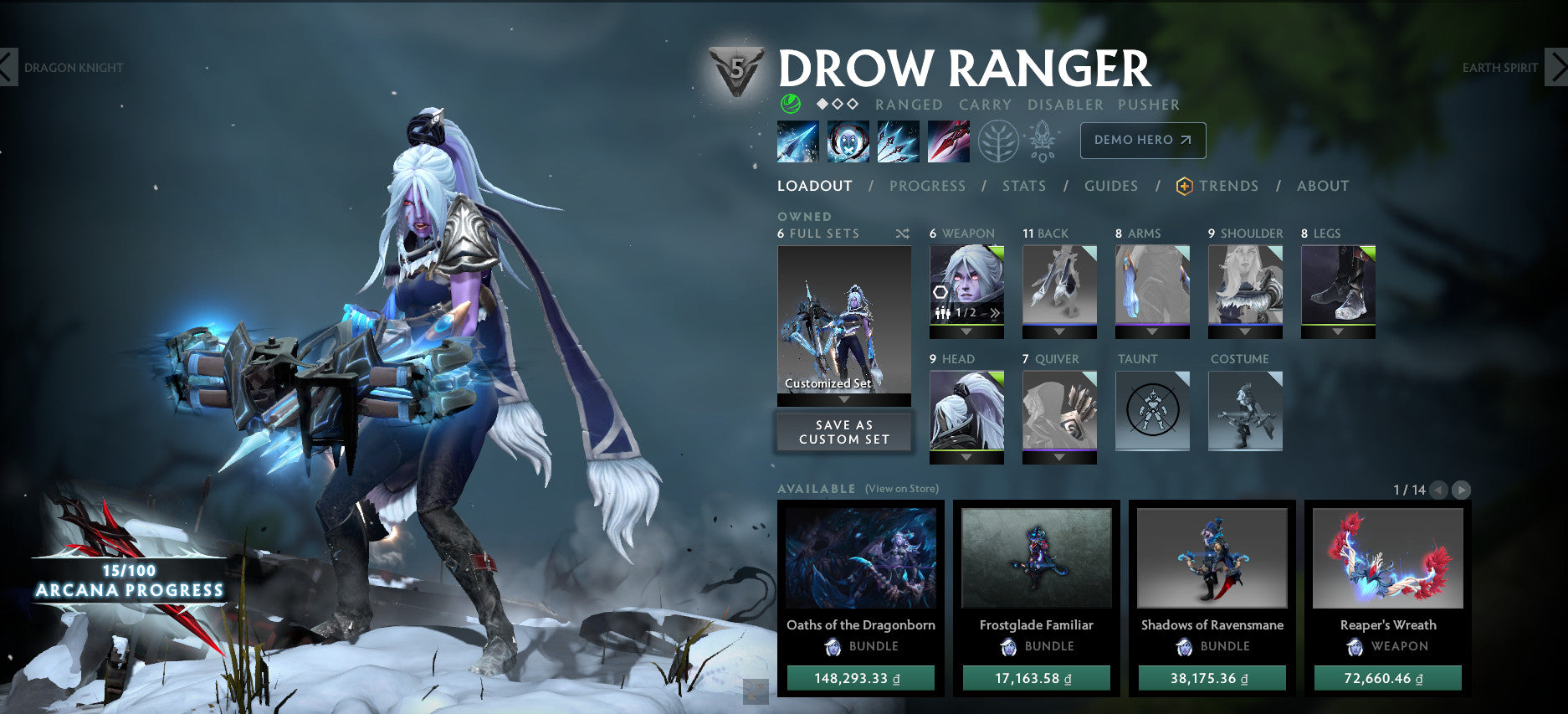This screenshot has height=714, width=1568.
Task: Click the Multishot ability icon
Action: [x=897, y=141]
